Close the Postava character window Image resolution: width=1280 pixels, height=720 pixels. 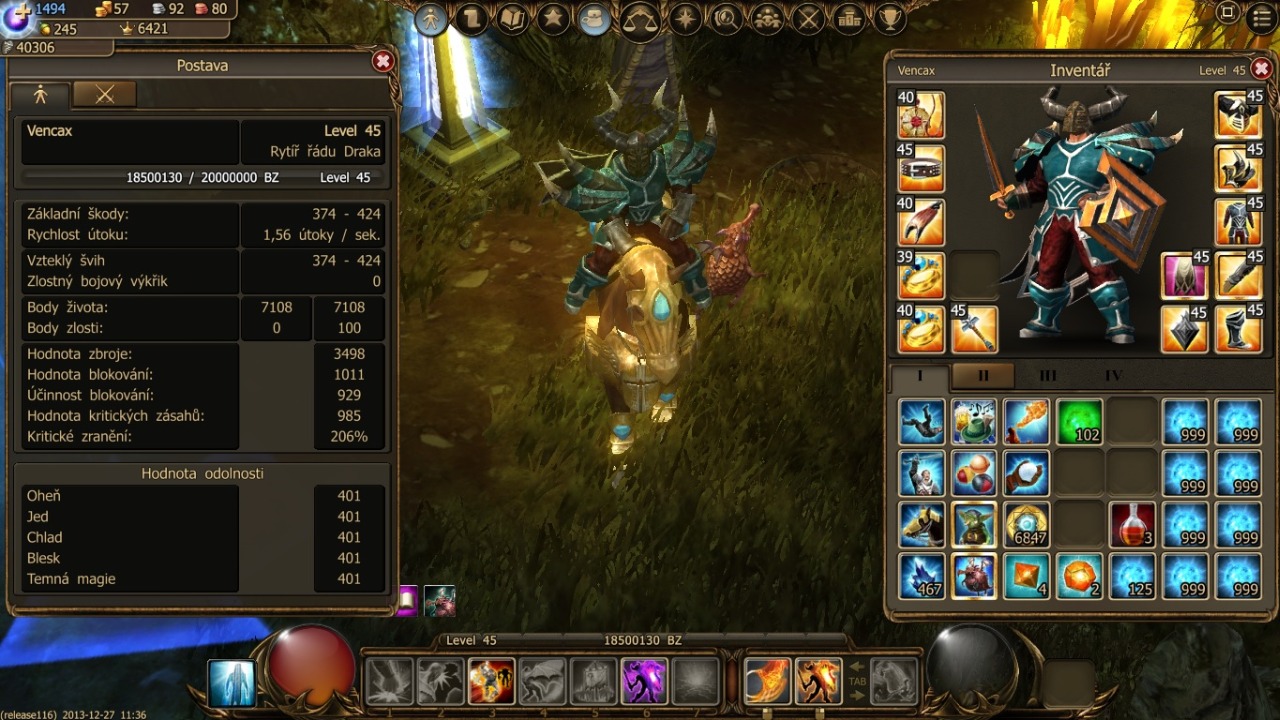coord(382,62)
